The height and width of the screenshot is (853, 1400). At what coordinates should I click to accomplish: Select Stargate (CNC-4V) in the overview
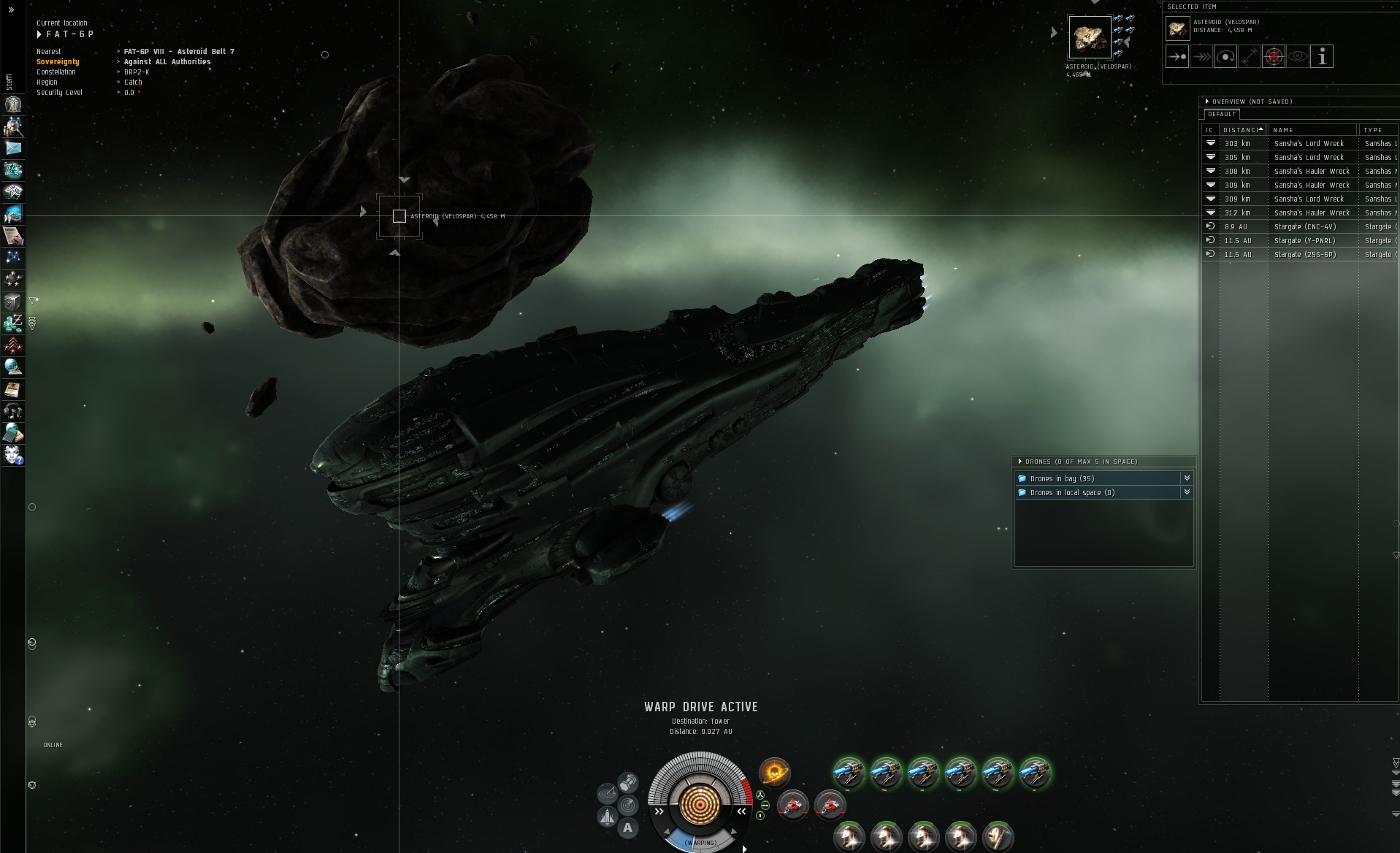1304,227
